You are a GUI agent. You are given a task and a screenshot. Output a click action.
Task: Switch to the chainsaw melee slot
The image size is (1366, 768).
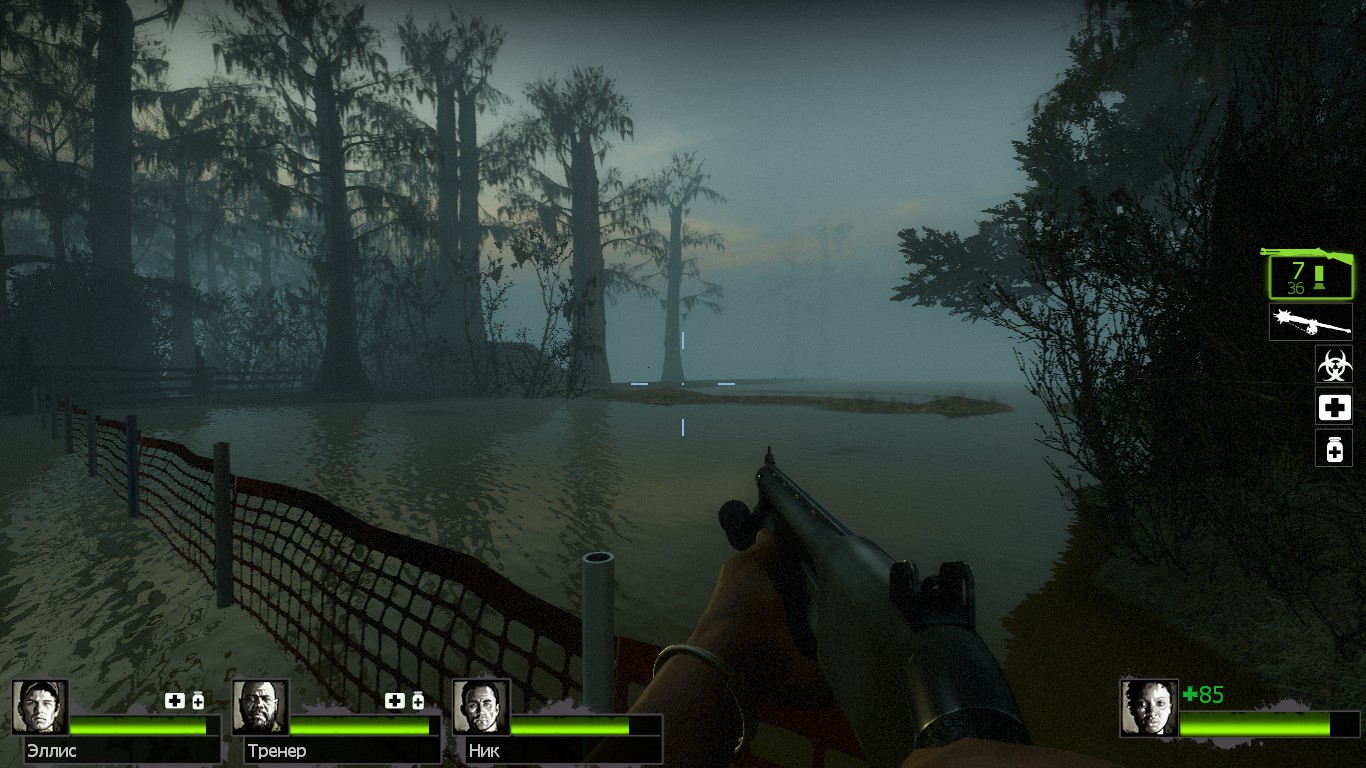point(1310,322)
